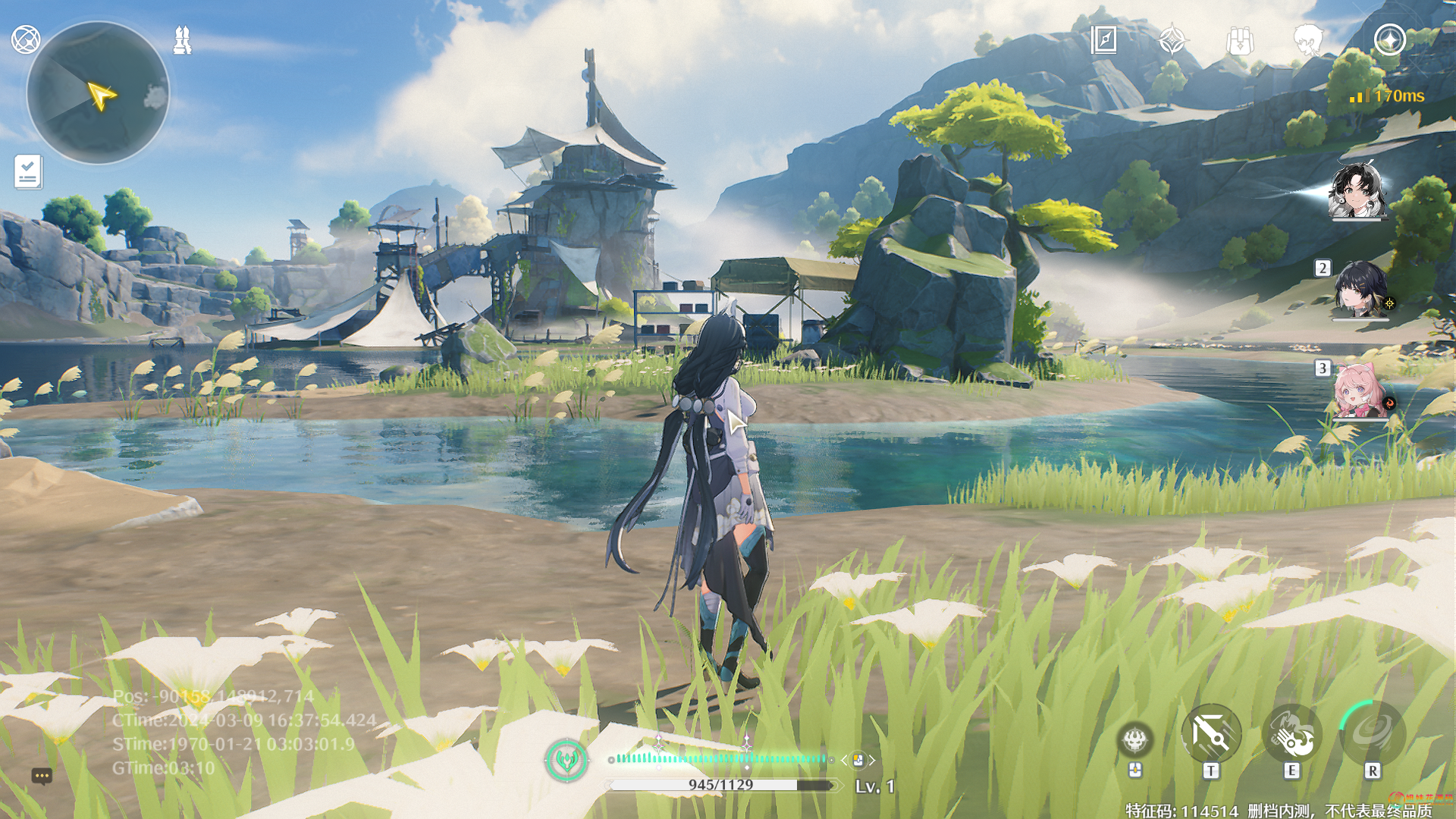Click the circular minimap
Viewport: 1456px width, 819px height.
98,93
